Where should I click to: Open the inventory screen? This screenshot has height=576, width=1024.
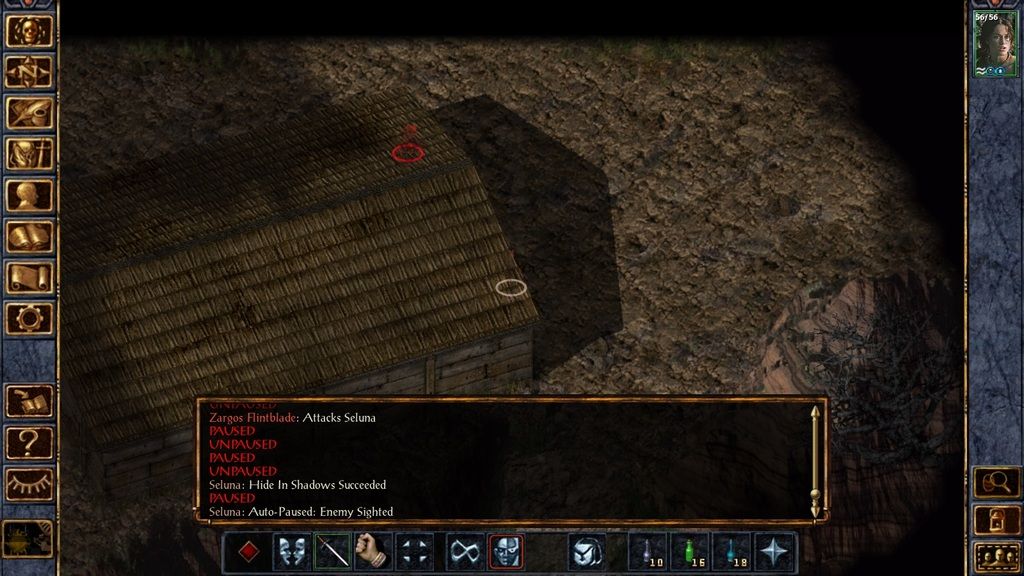(x=29, y=154)
